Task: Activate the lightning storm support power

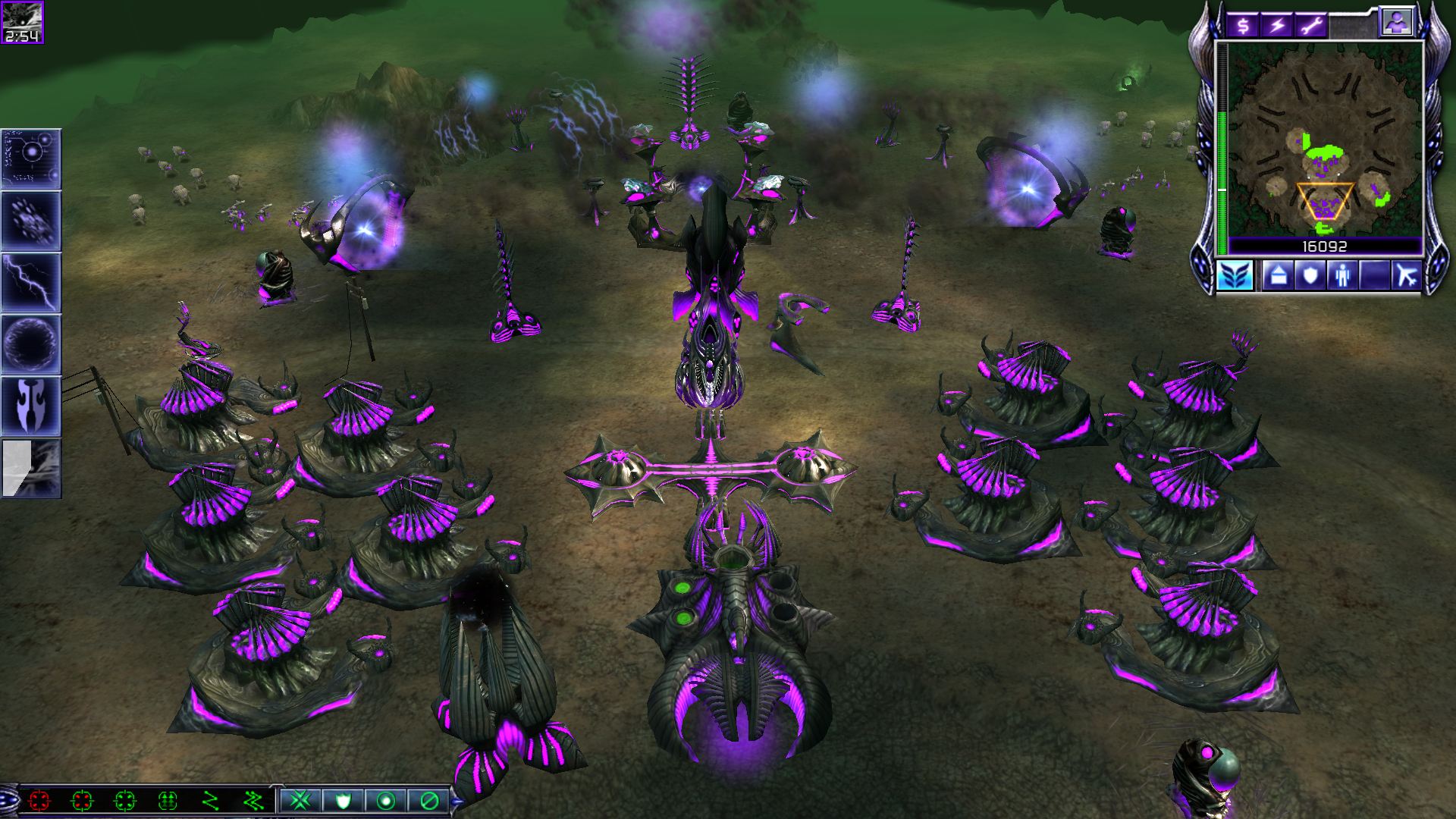Action: point(31,282)
